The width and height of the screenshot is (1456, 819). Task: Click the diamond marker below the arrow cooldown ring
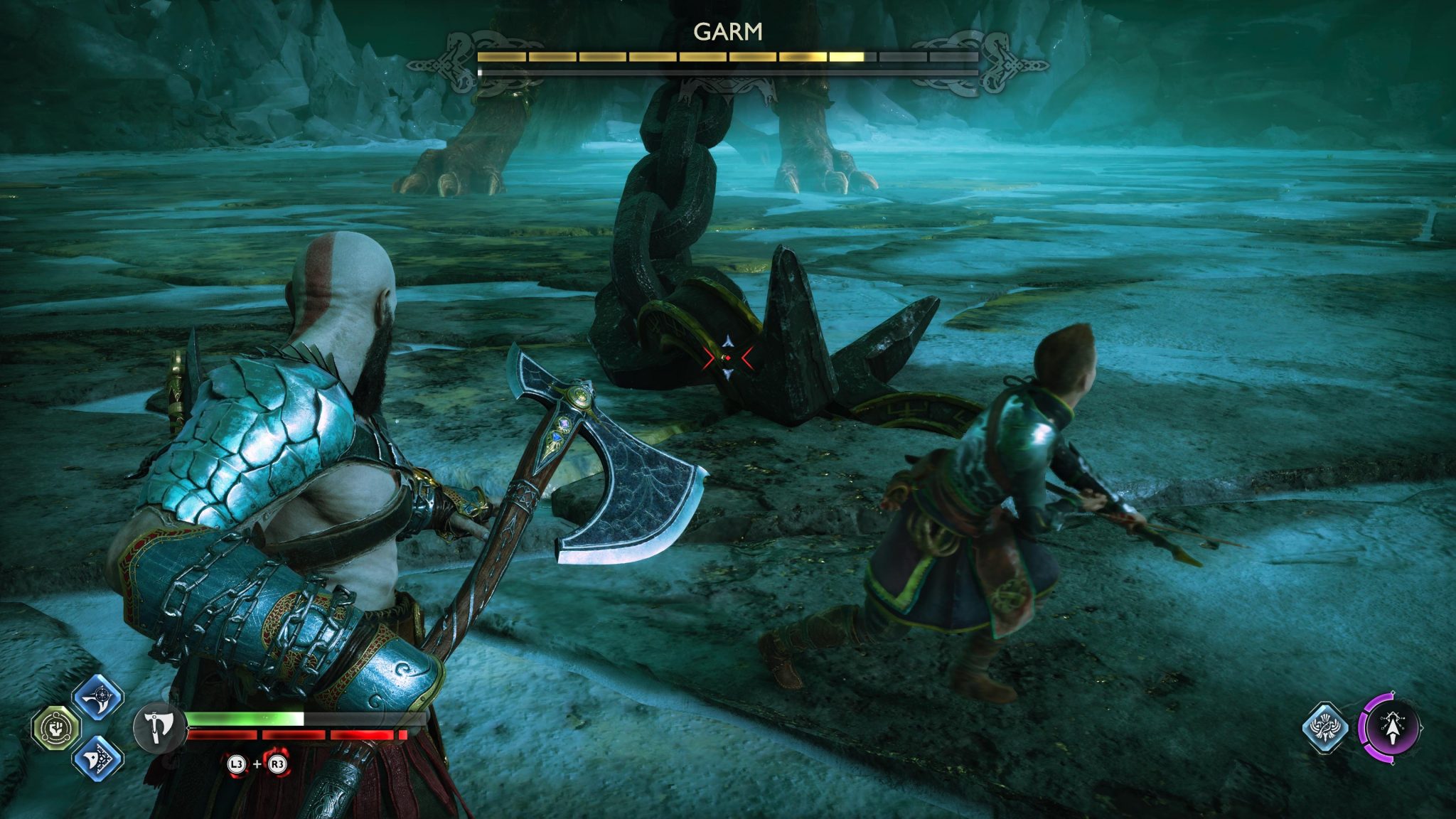[x=1393, y=764]
